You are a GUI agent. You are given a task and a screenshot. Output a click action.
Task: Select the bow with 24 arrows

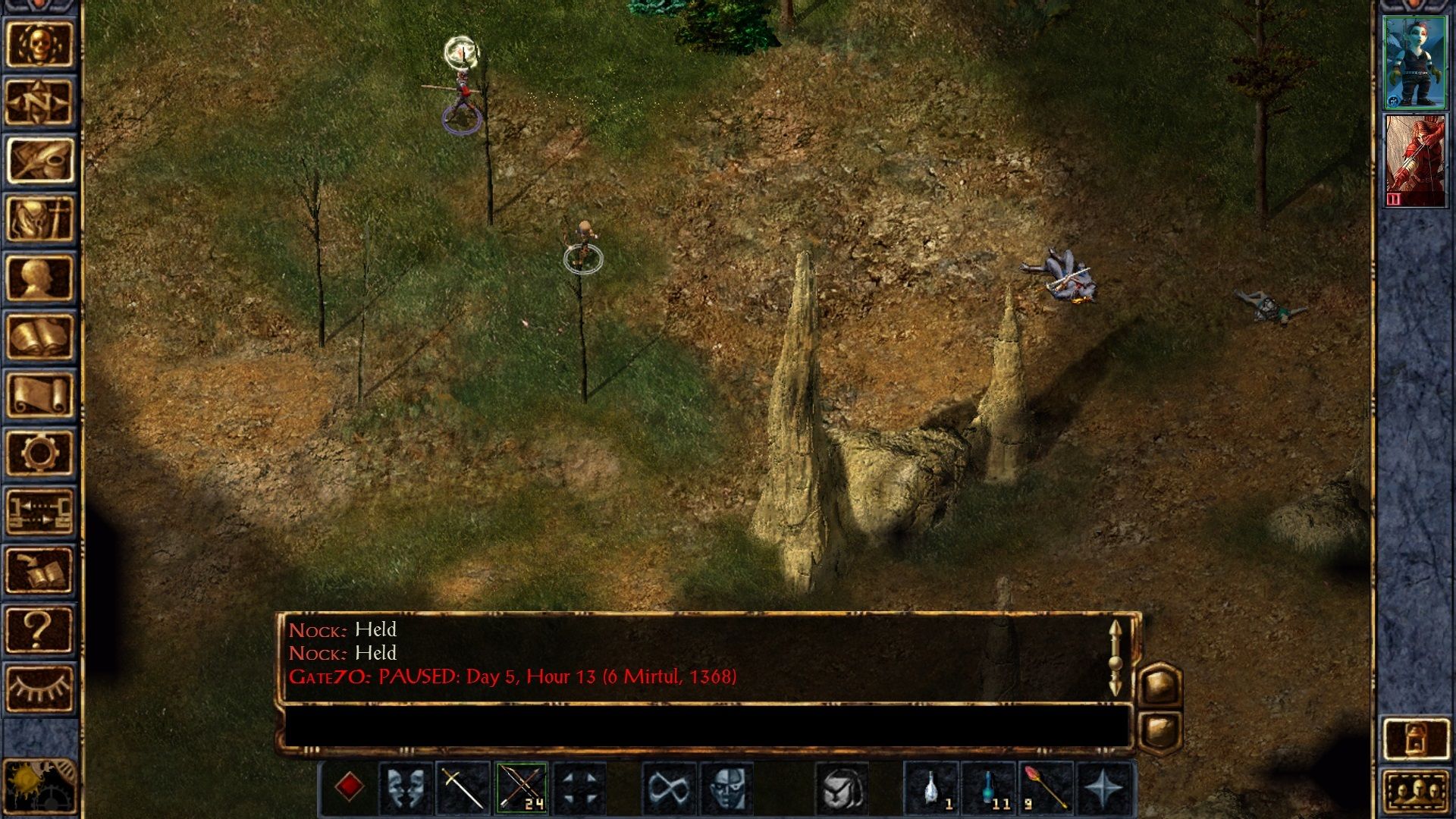[521, 787]
